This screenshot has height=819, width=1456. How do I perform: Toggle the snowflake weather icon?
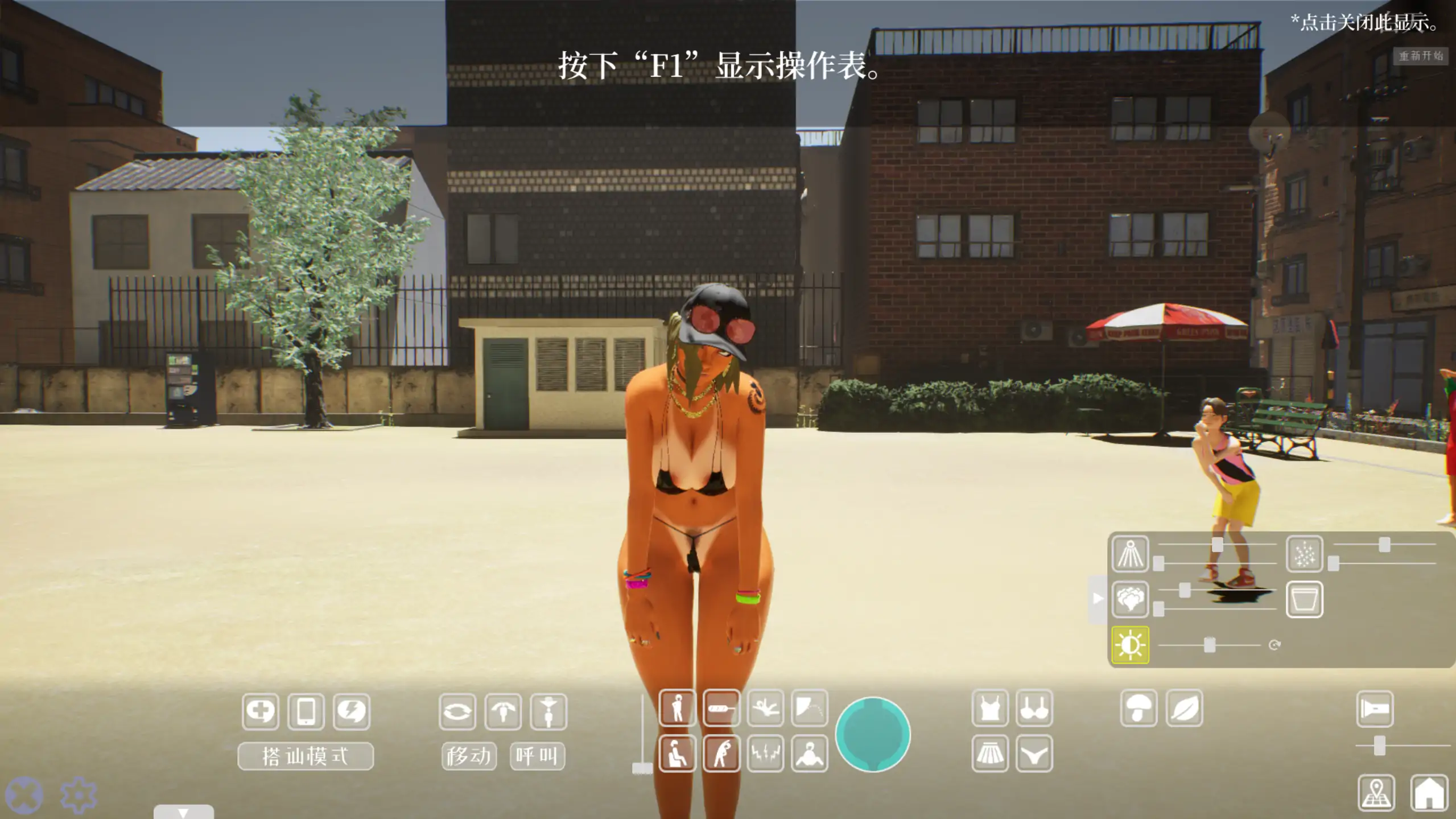point(1304,553)
